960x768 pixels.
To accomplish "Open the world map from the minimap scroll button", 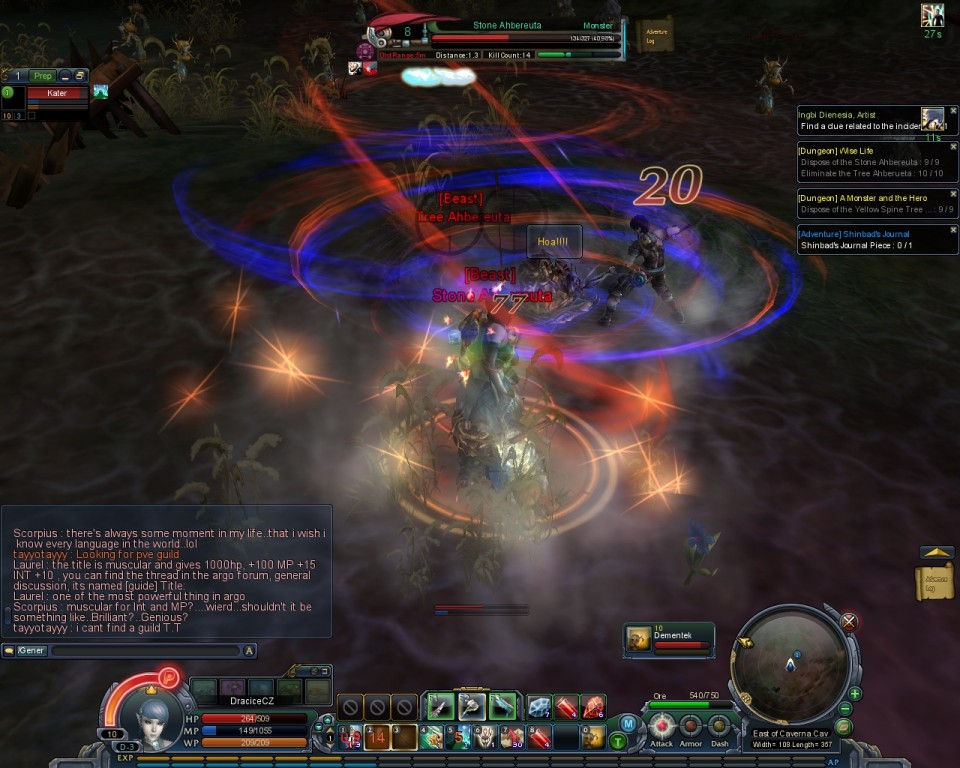I will (843, 727).
